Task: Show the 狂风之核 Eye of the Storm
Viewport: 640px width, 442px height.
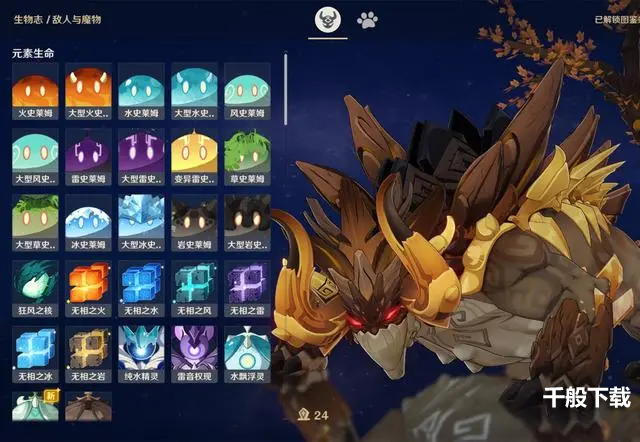Action: click(x=34, y=285)
